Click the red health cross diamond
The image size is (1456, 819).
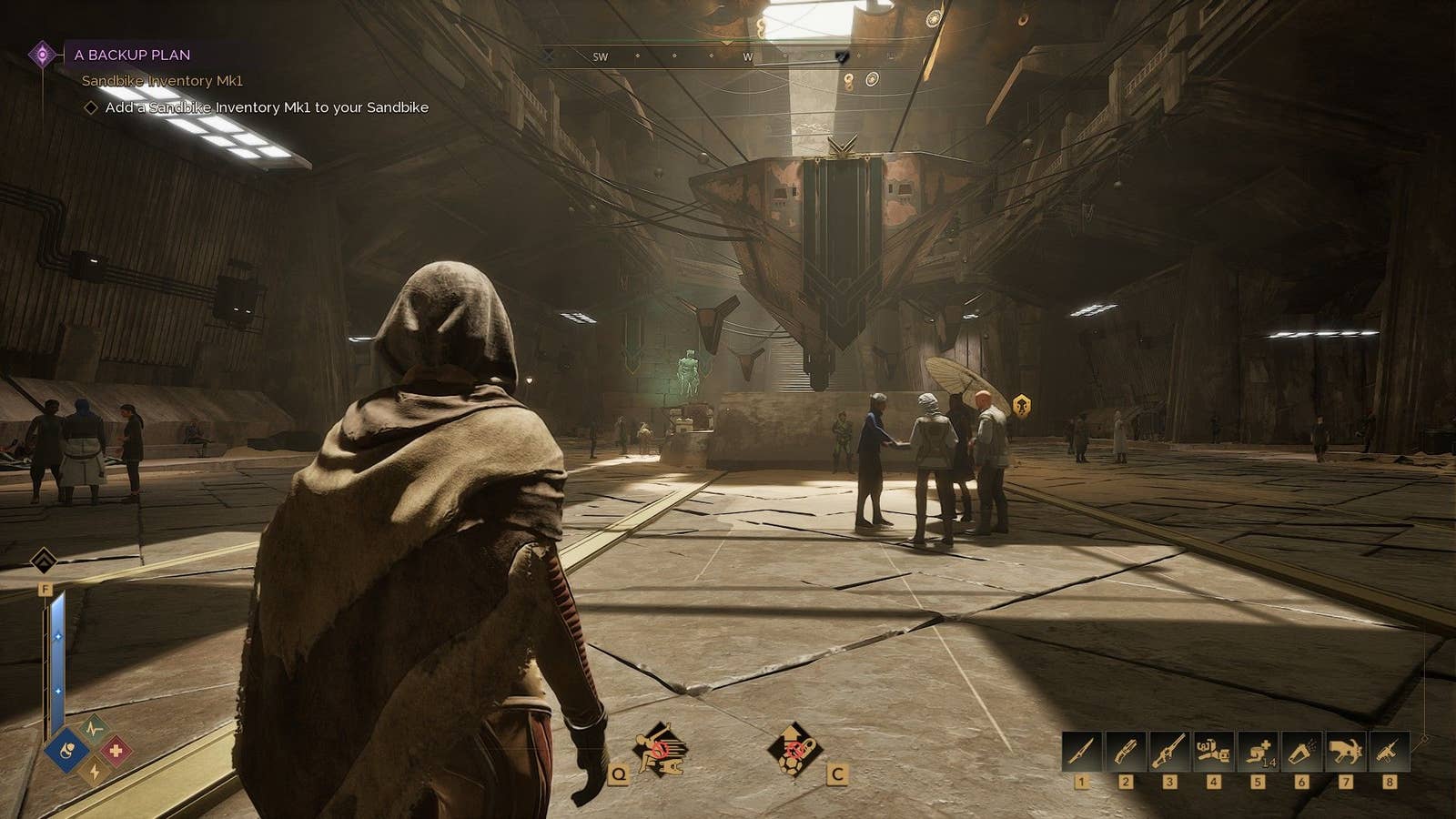click(x=116, y=751)
